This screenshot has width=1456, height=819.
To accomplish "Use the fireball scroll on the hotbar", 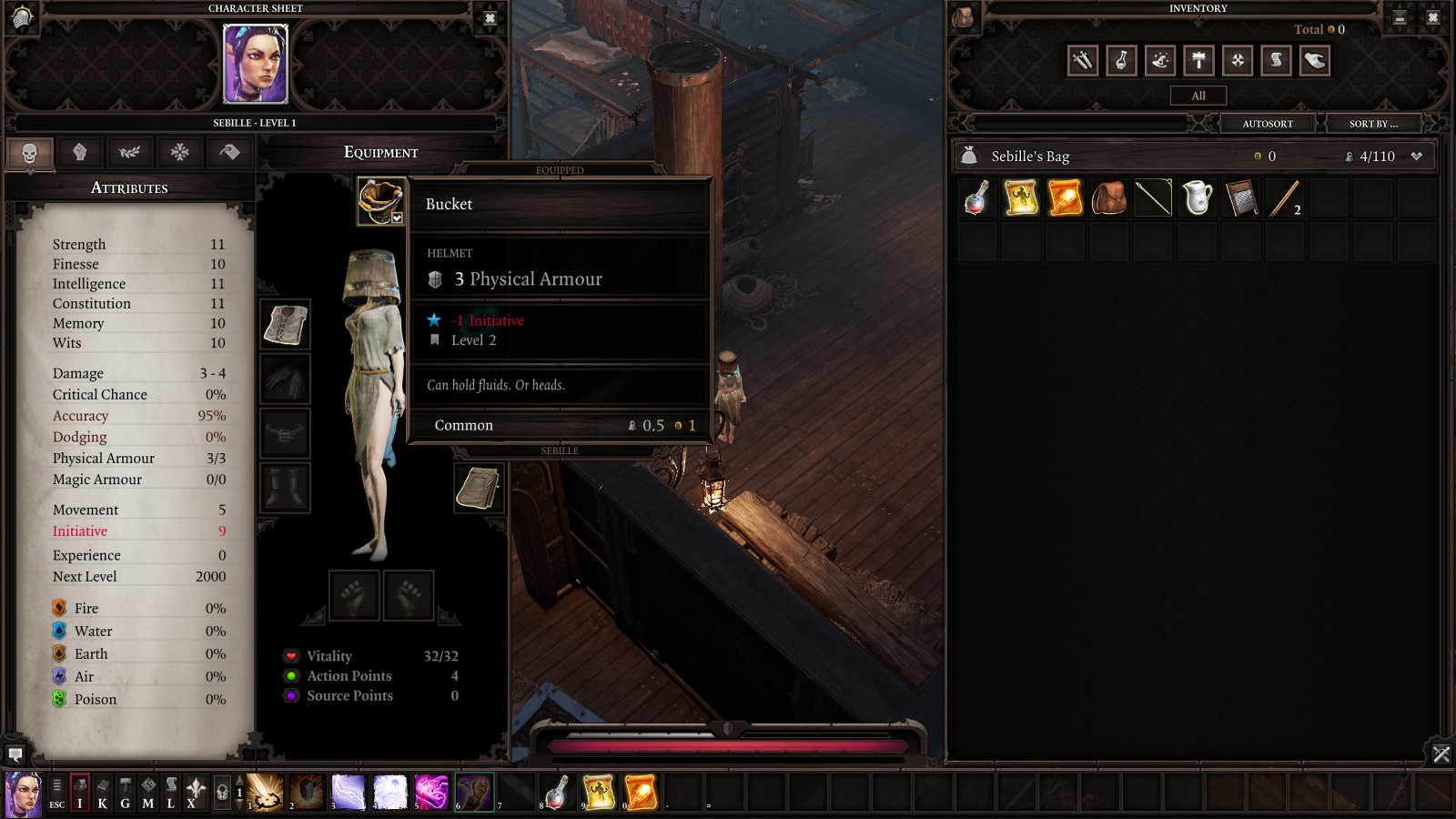I will point(641,792).
